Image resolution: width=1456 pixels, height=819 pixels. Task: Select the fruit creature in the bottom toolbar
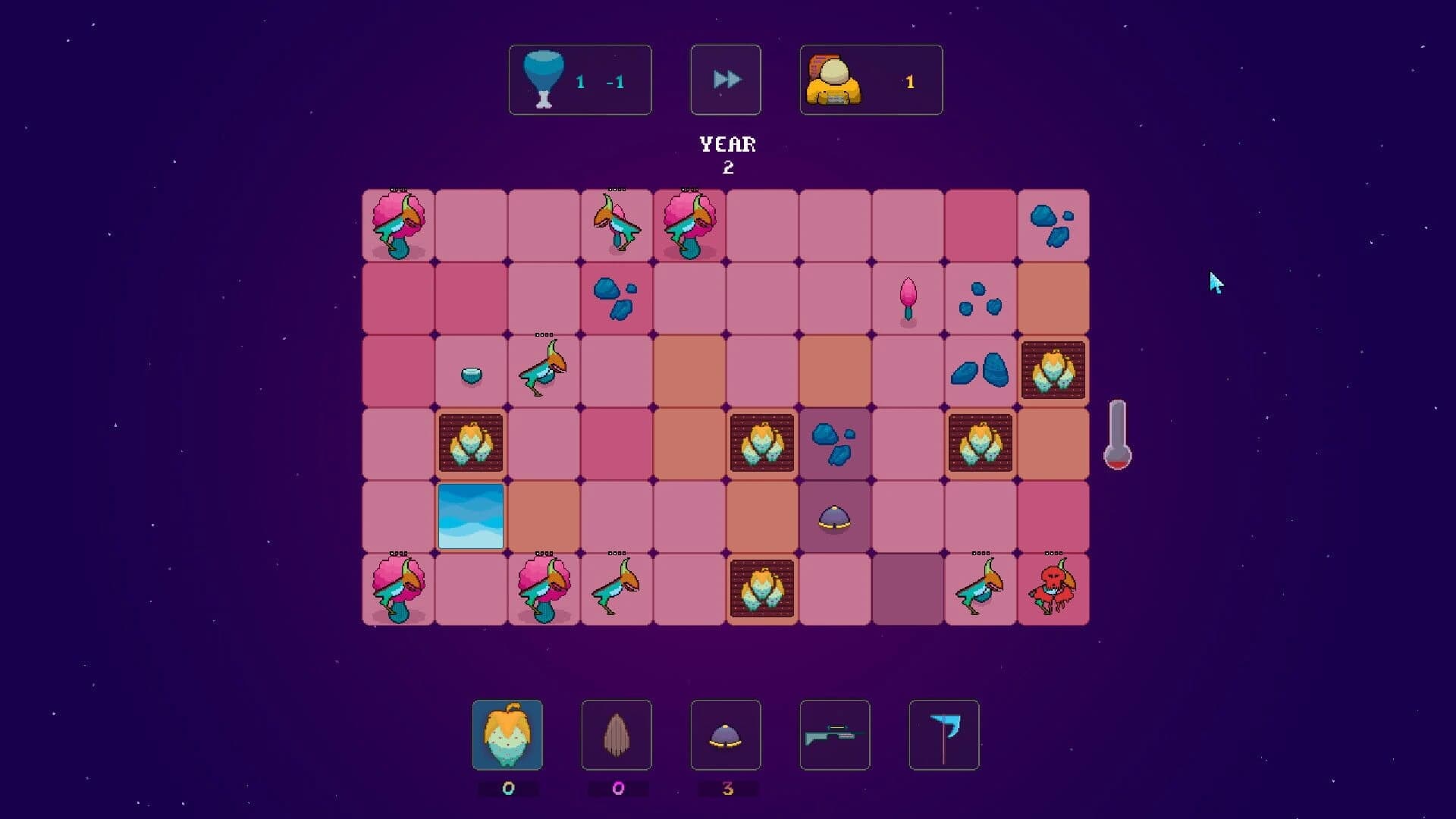(509, 736)
